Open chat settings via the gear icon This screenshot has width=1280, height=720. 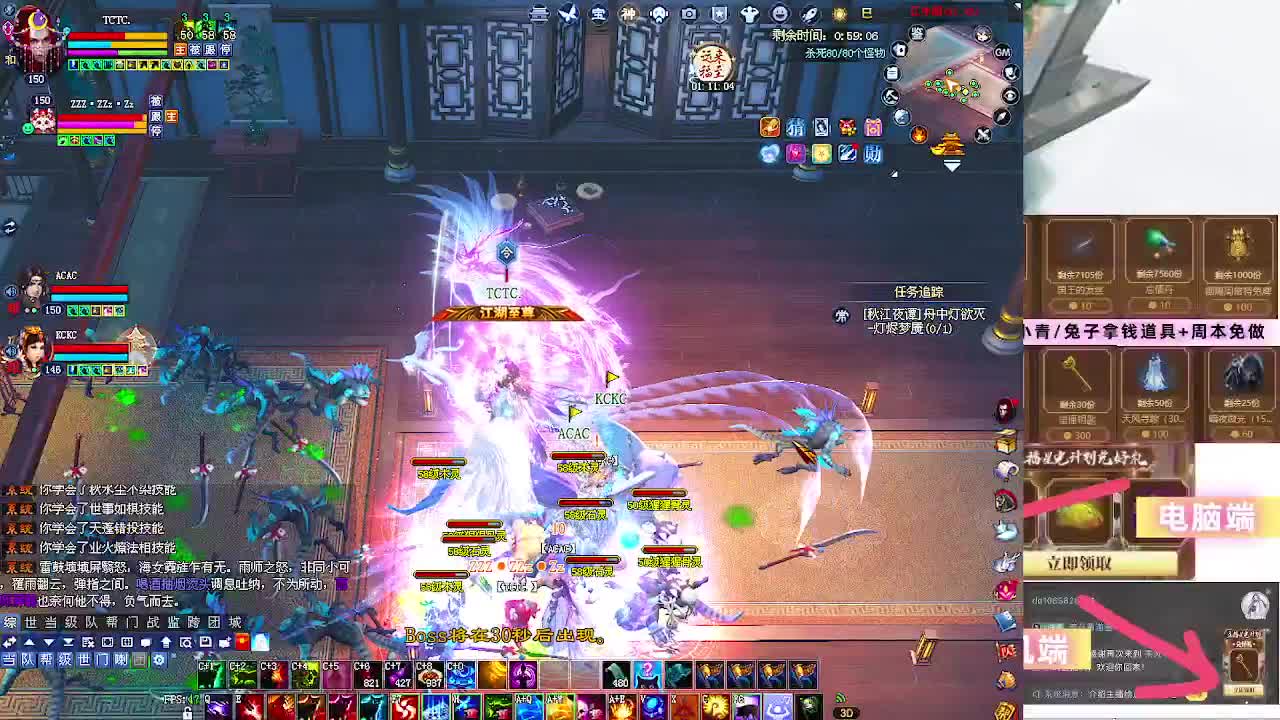point(160,660)
